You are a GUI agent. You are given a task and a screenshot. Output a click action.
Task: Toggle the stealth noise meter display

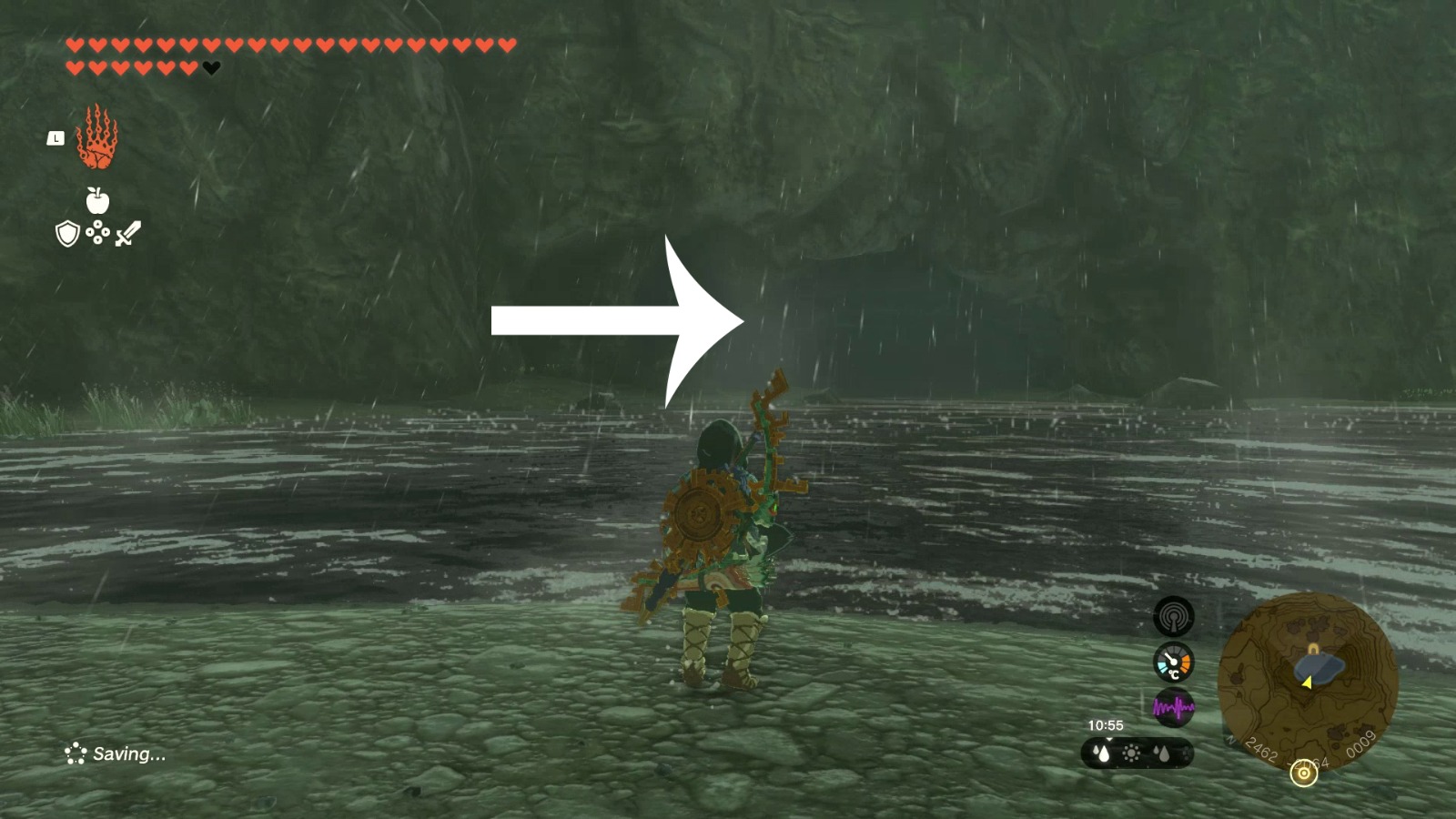point(1175,705)
